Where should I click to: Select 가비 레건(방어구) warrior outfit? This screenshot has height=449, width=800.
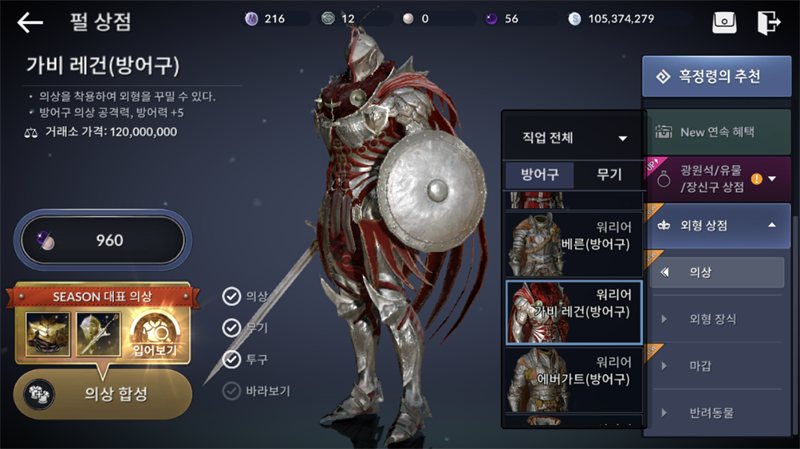pyautogui.click(x=573, y=312)
